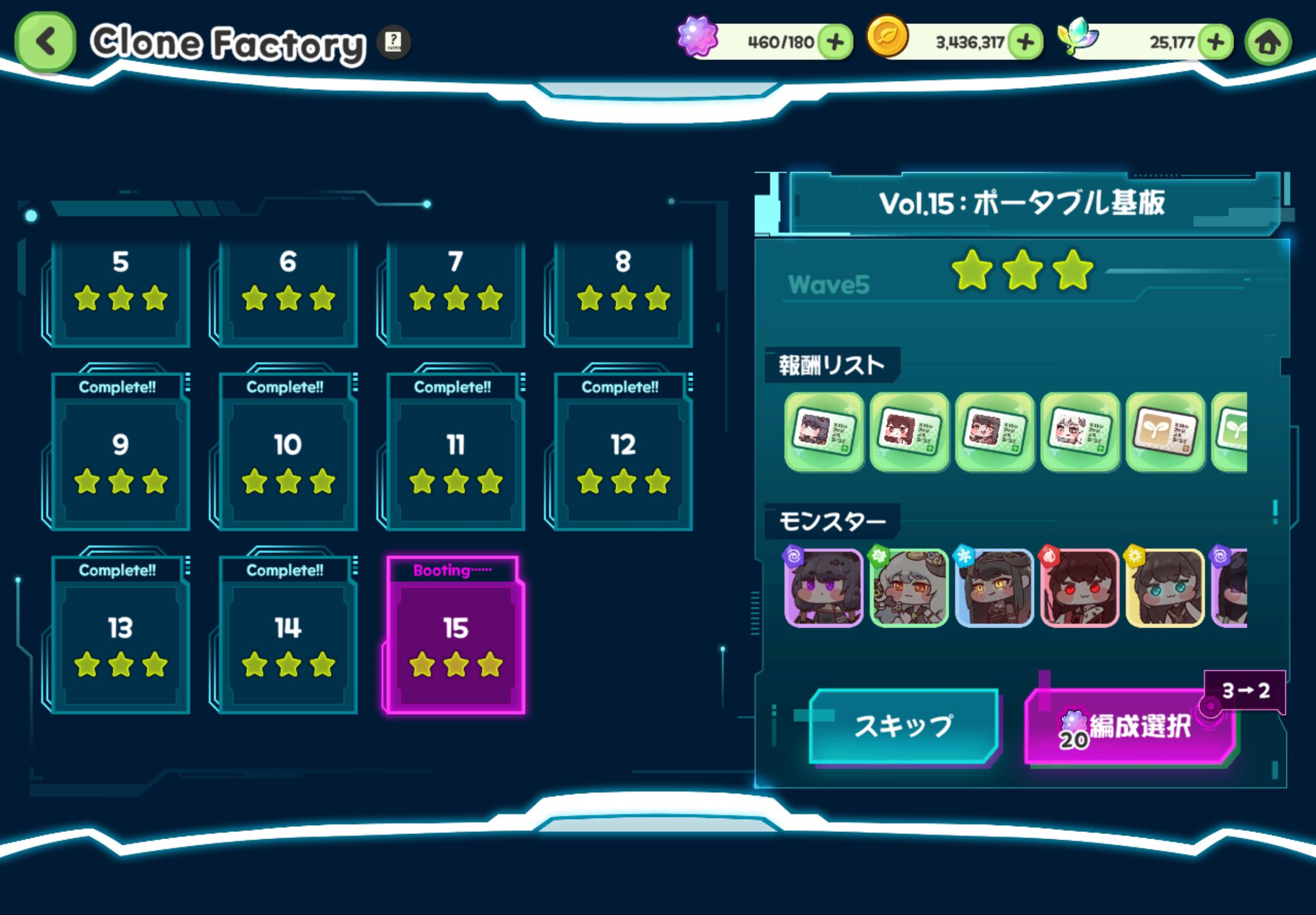The width and height of the screenshot is (1316, 915).
Task: Open the 編成選択 formation select button
Action: pyautogui.click(x=1130, y=727)
